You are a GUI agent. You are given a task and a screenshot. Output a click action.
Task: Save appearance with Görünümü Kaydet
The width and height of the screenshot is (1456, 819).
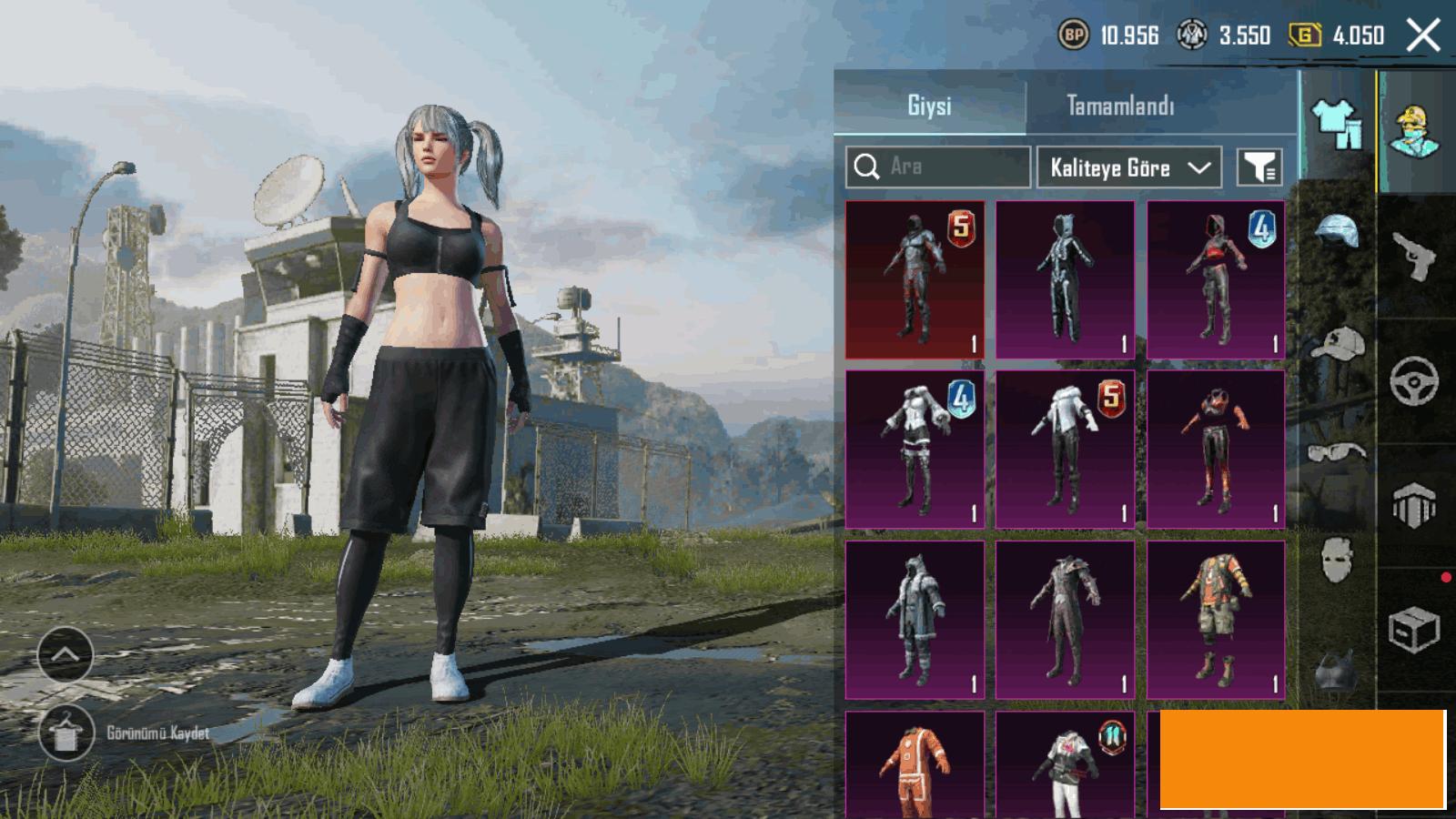click(66, 733)
